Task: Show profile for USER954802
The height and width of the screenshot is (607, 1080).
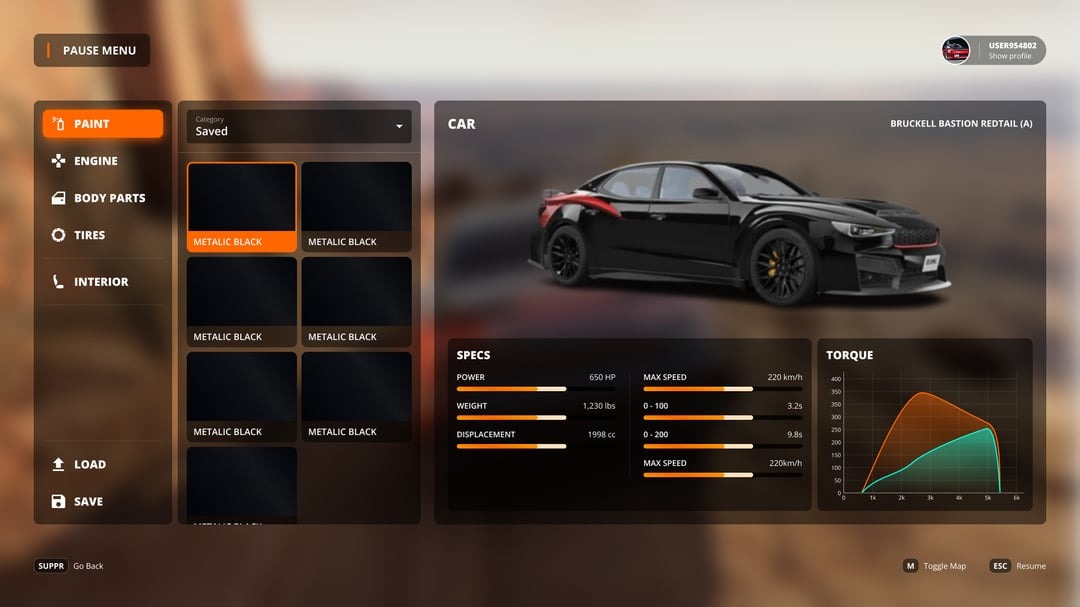Action: click(x=1011, y=56)
